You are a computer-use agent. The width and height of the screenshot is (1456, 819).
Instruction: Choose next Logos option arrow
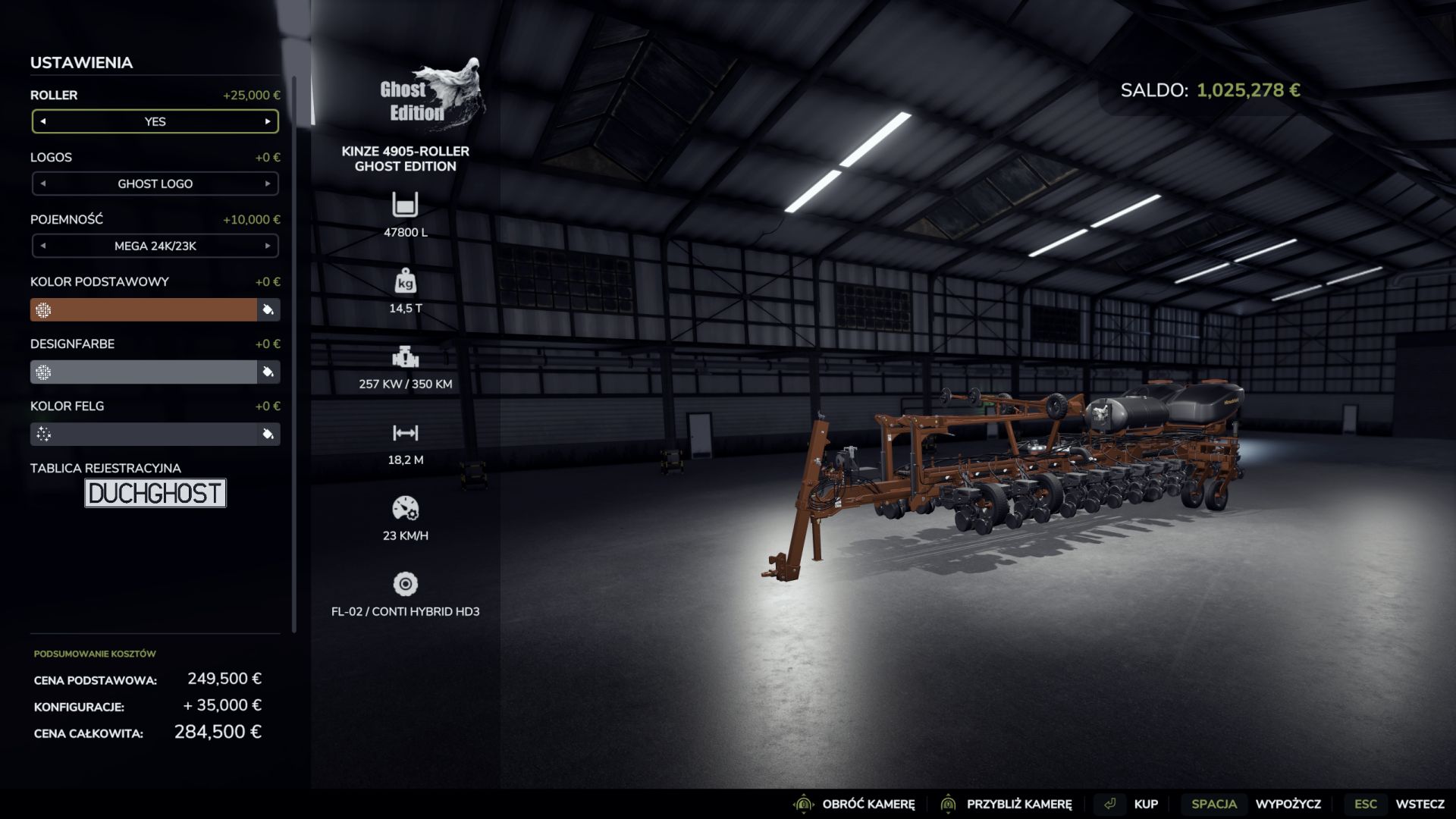268,184
